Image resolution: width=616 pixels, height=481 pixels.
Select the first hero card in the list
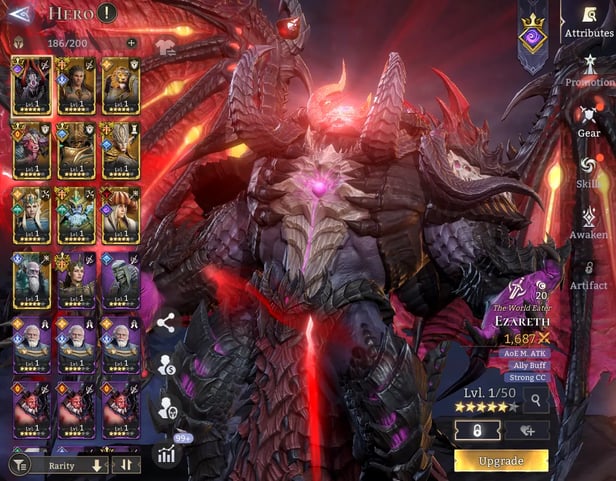30,86
